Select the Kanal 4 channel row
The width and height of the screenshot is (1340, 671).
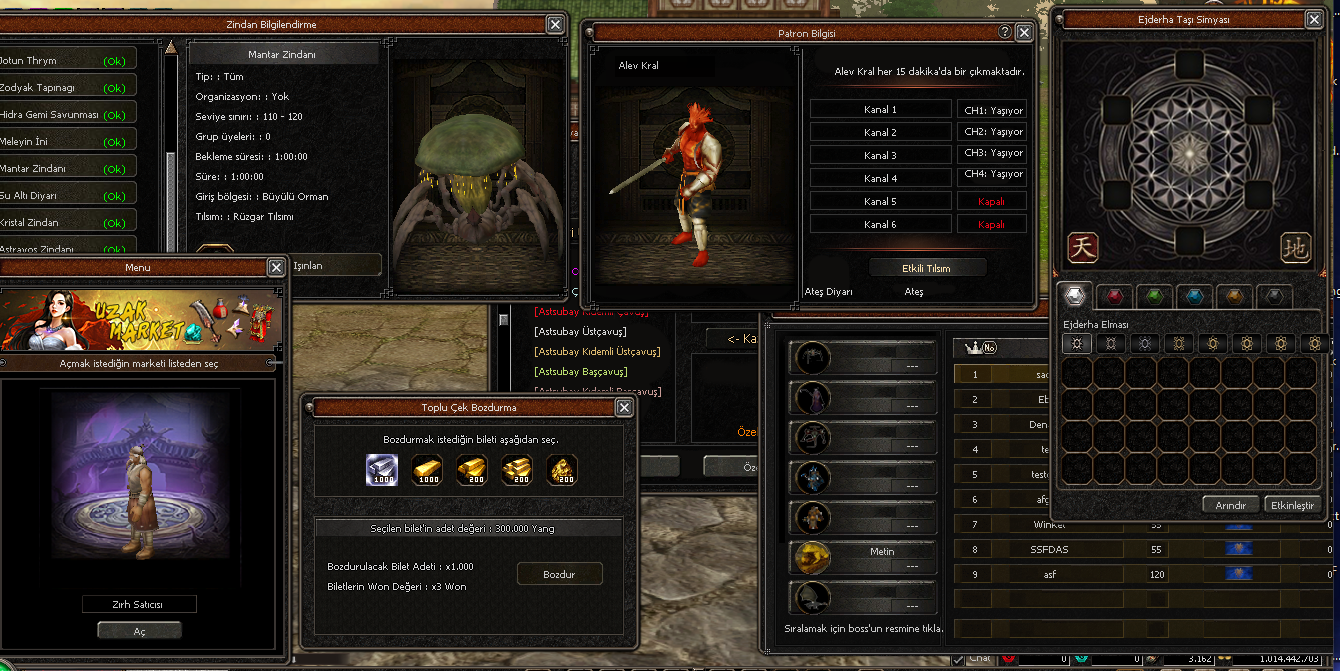coord(880,178)
